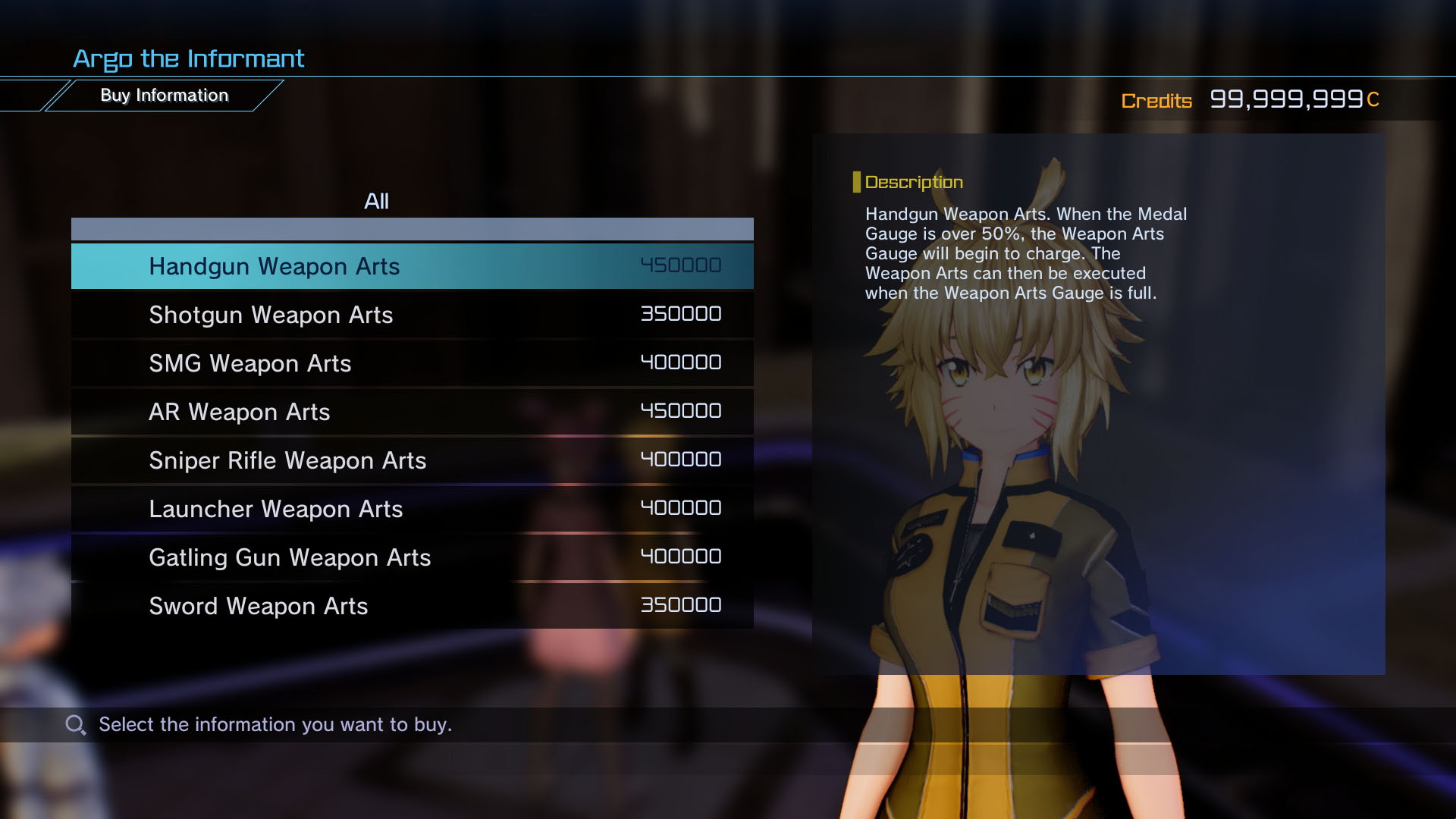Click the yellow Description marker bar
The image size is (1456, 819).
tap(858, 181)
